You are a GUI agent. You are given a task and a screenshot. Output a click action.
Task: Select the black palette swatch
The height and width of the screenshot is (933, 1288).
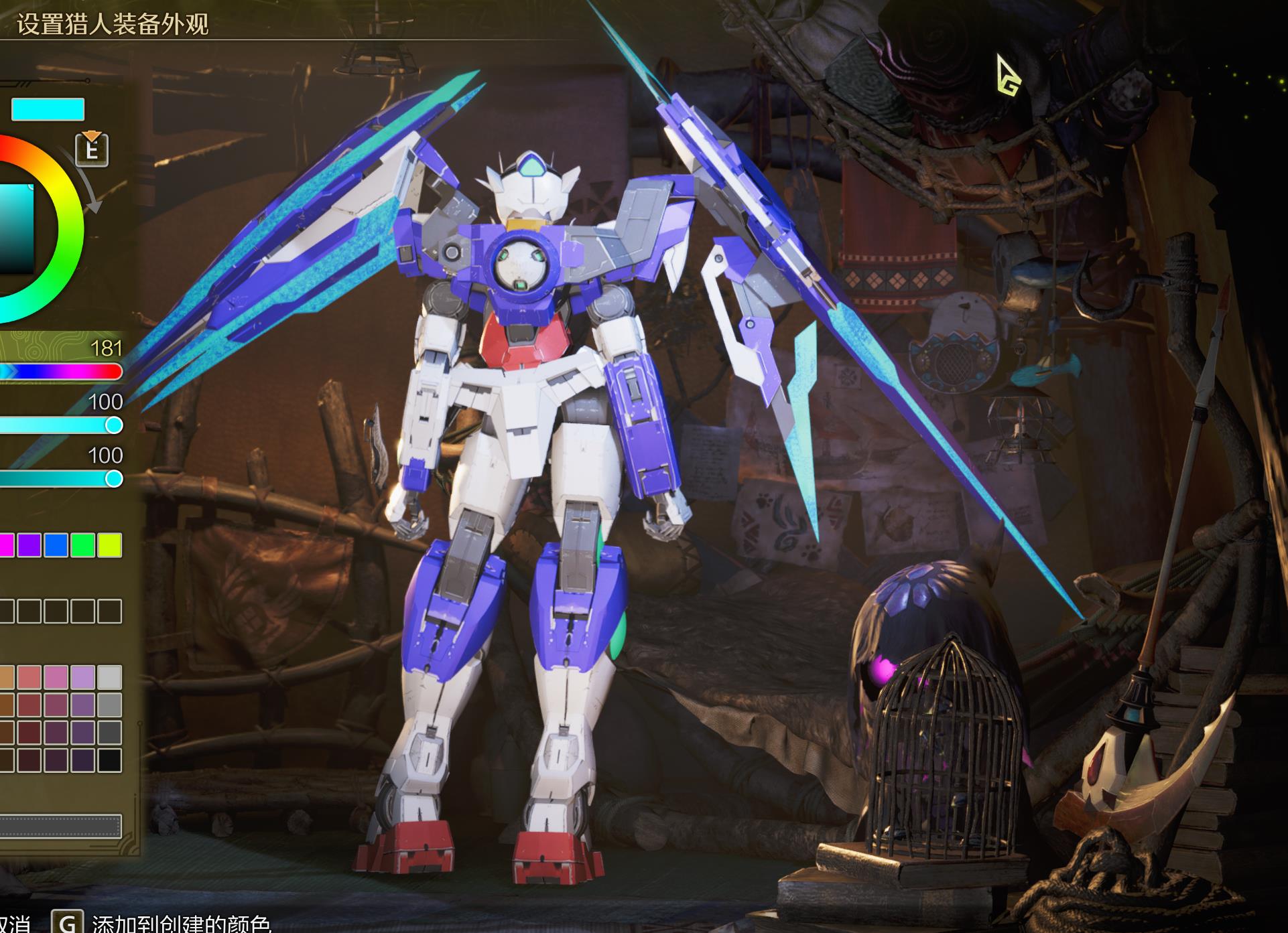[109, 760]
